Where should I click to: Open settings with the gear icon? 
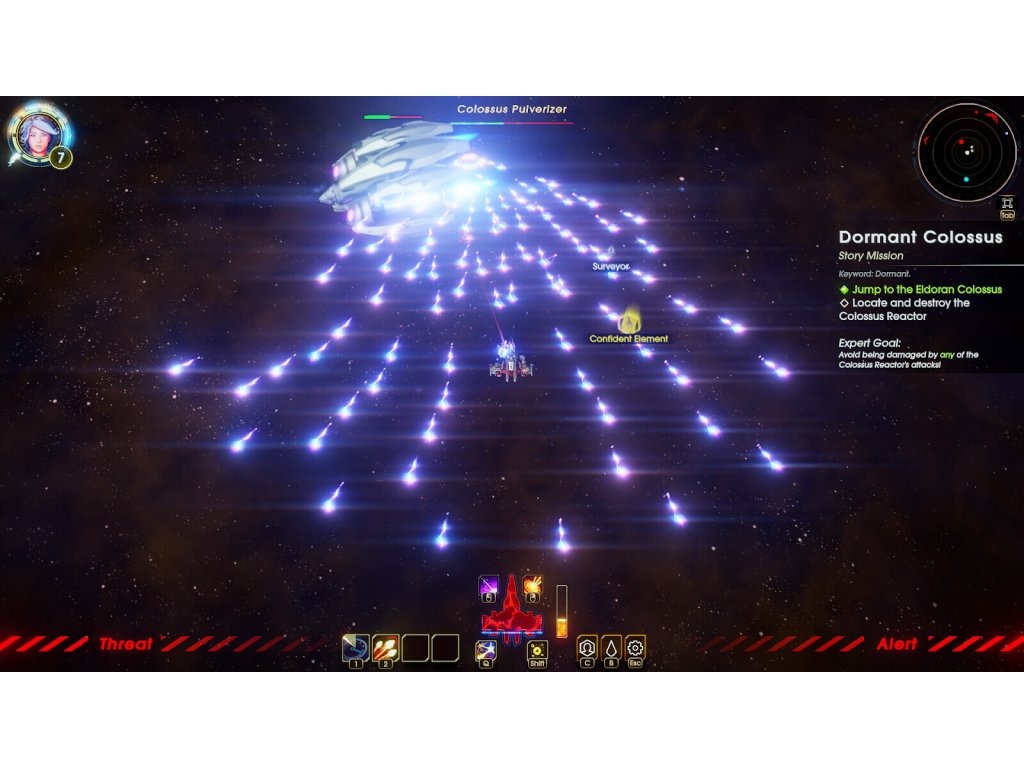[x=635, y=647]
